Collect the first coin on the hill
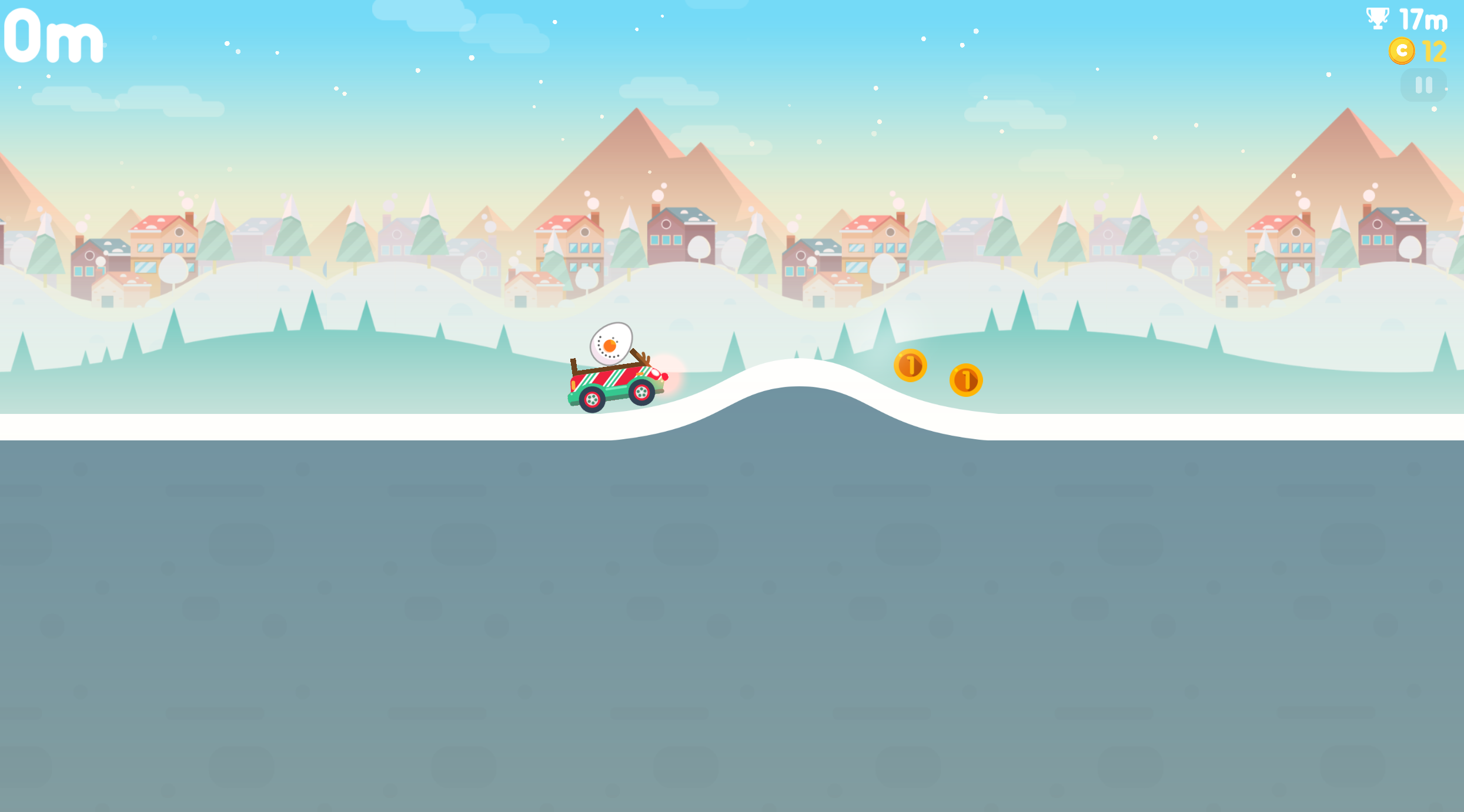This screenshot has width=1464, height=812. pyautogui.click(x=911, y=366)
